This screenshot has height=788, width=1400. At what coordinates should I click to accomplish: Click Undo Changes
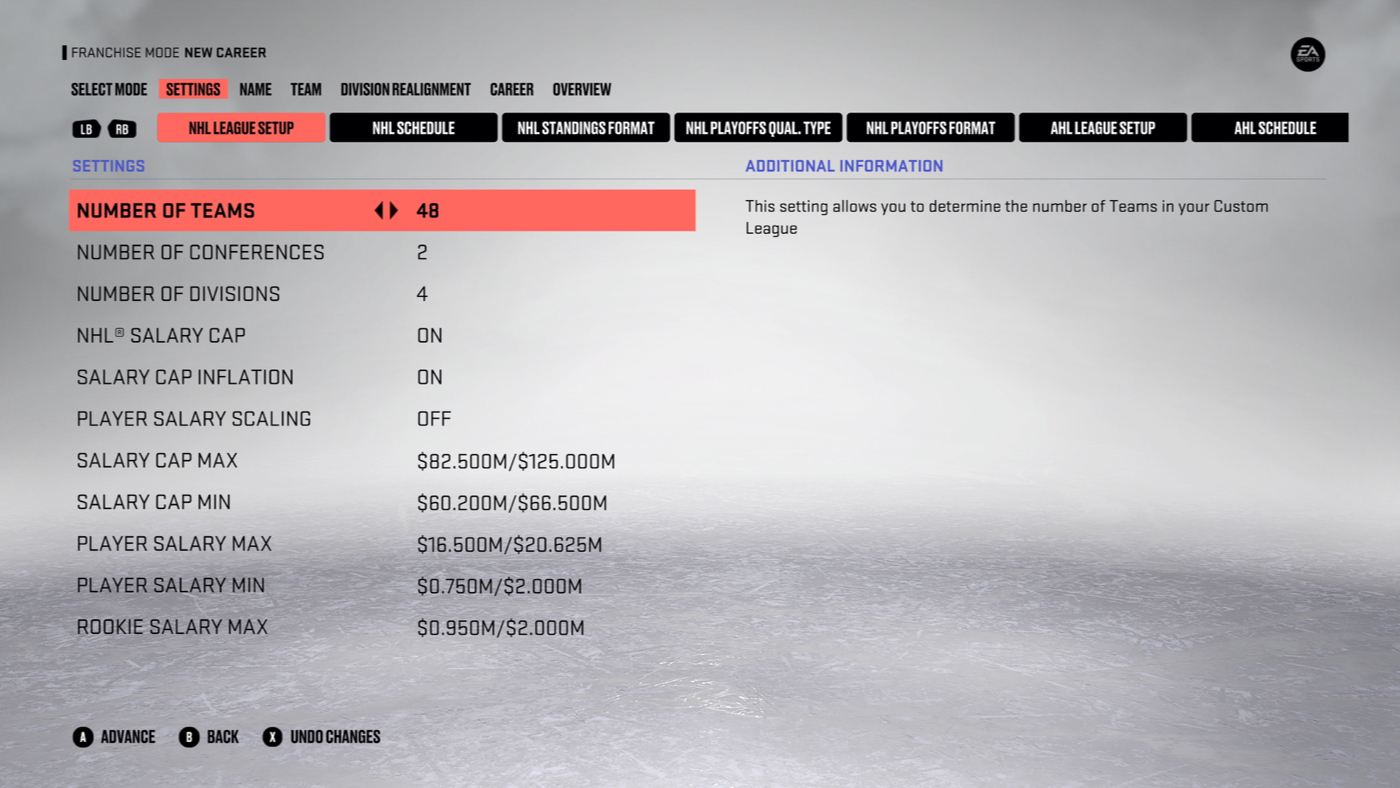pos(333,737)
